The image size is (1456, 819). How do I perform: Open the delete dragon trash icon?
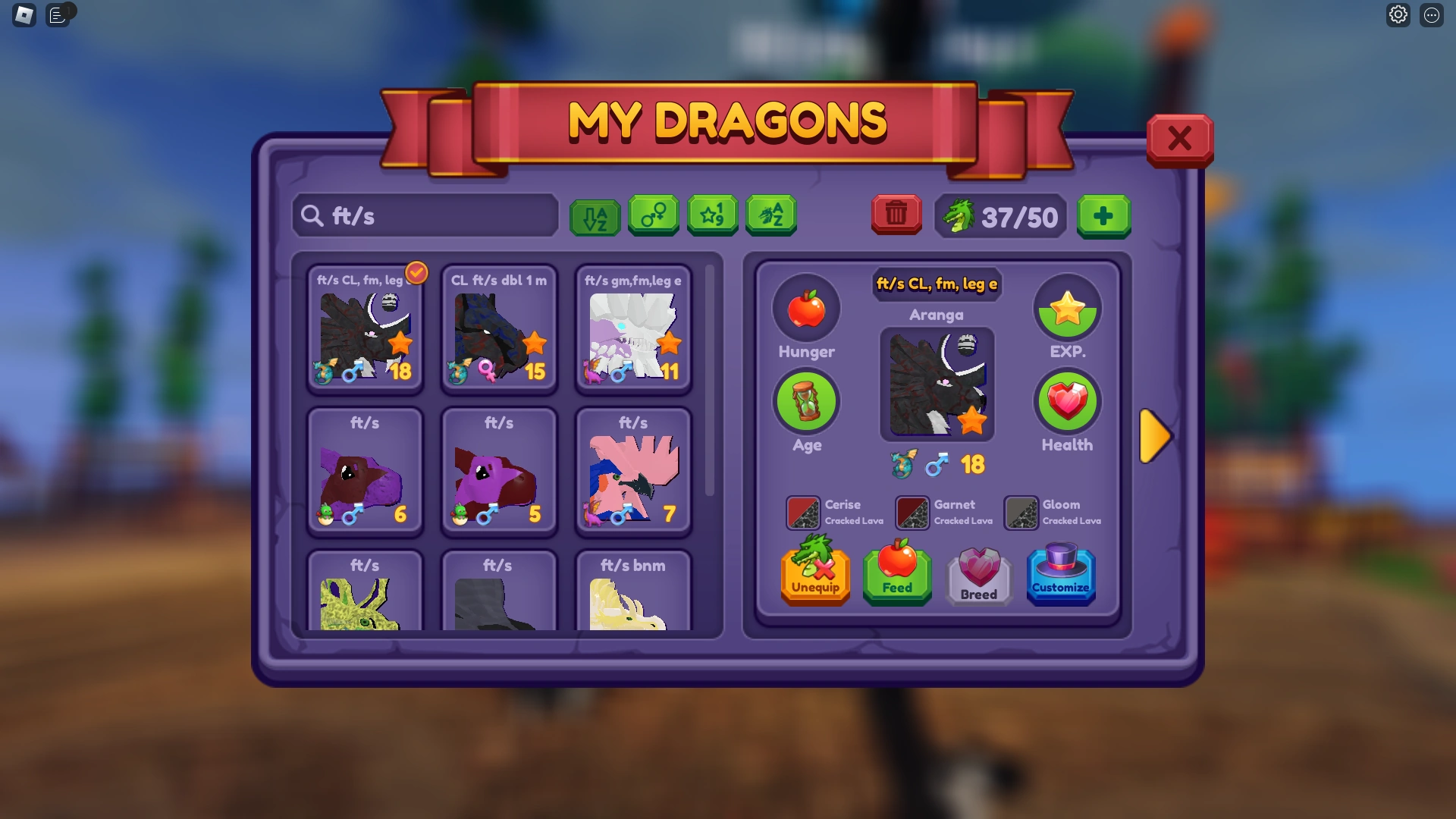pos(896,215)
